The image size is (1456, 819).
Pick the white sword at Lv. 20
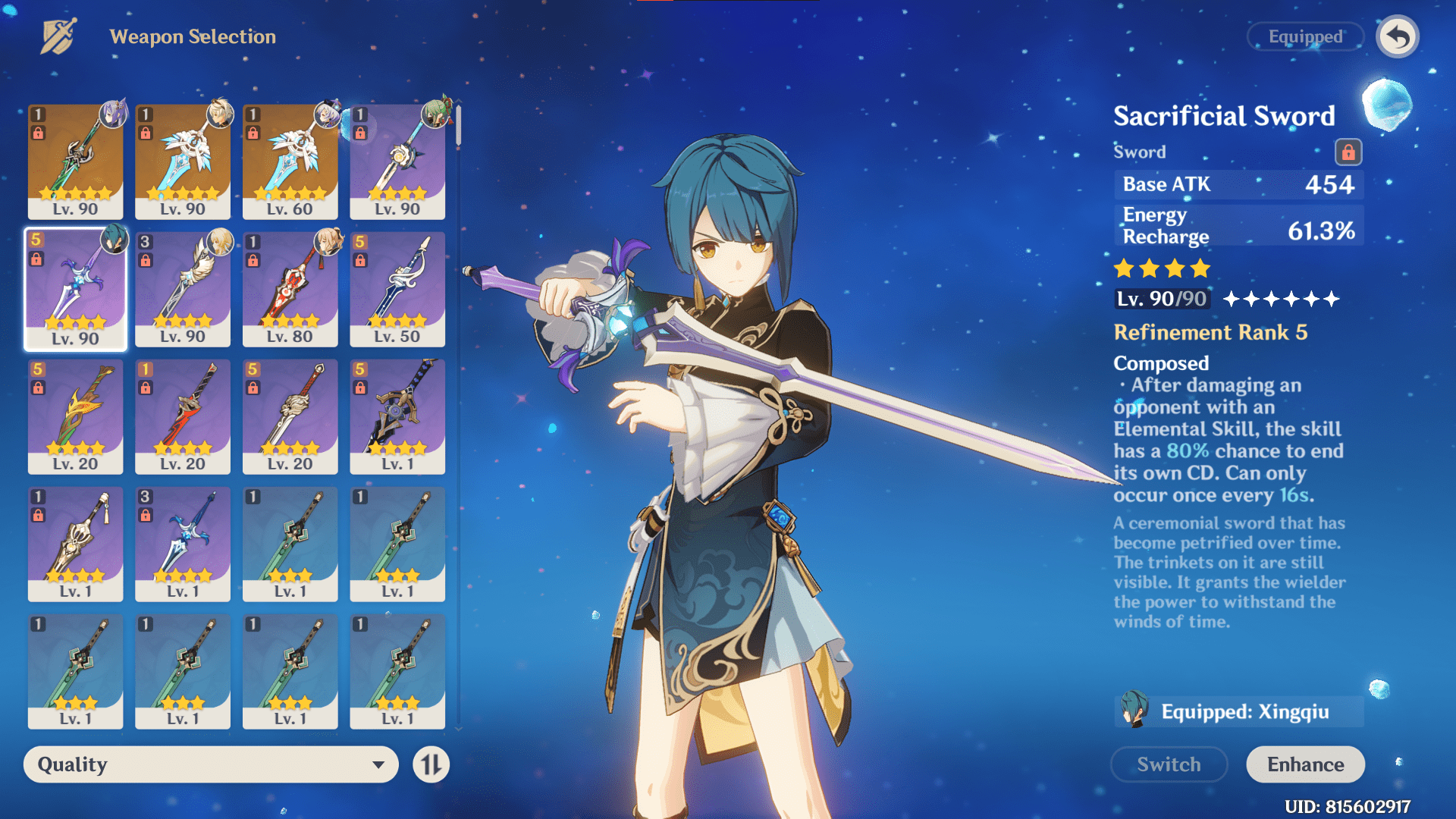(290, 416)
